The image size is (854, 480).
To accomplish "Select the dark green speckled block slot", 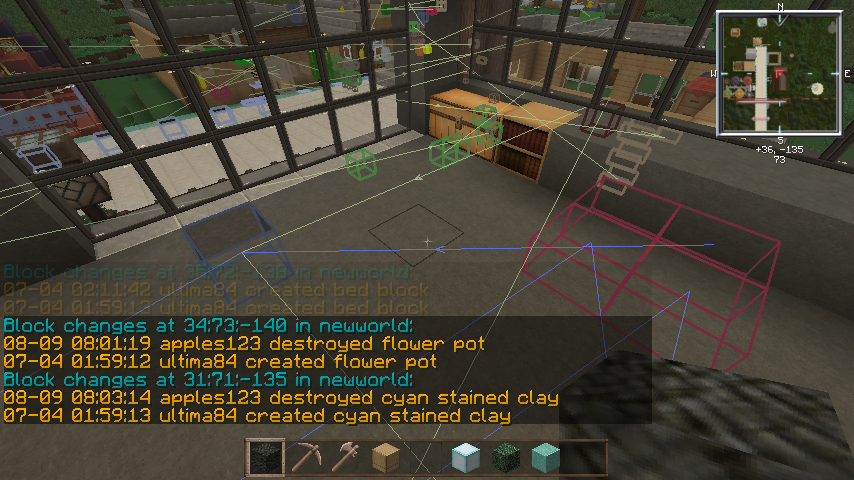I will [506, 458].
